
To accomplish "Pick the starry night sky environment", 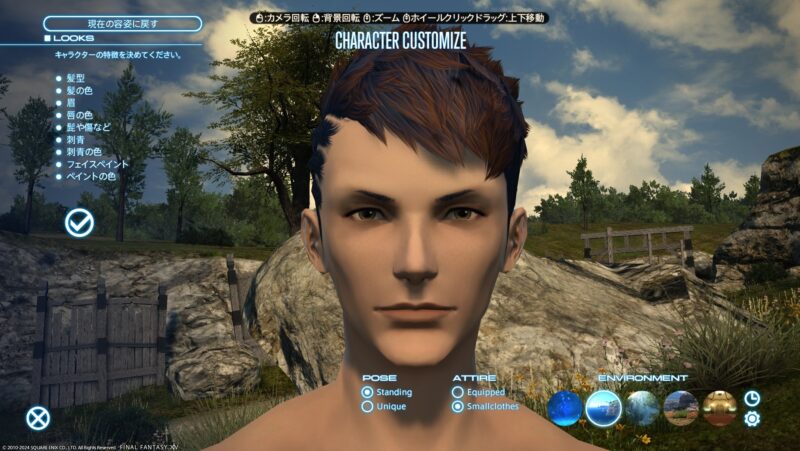I will [565, 408].
